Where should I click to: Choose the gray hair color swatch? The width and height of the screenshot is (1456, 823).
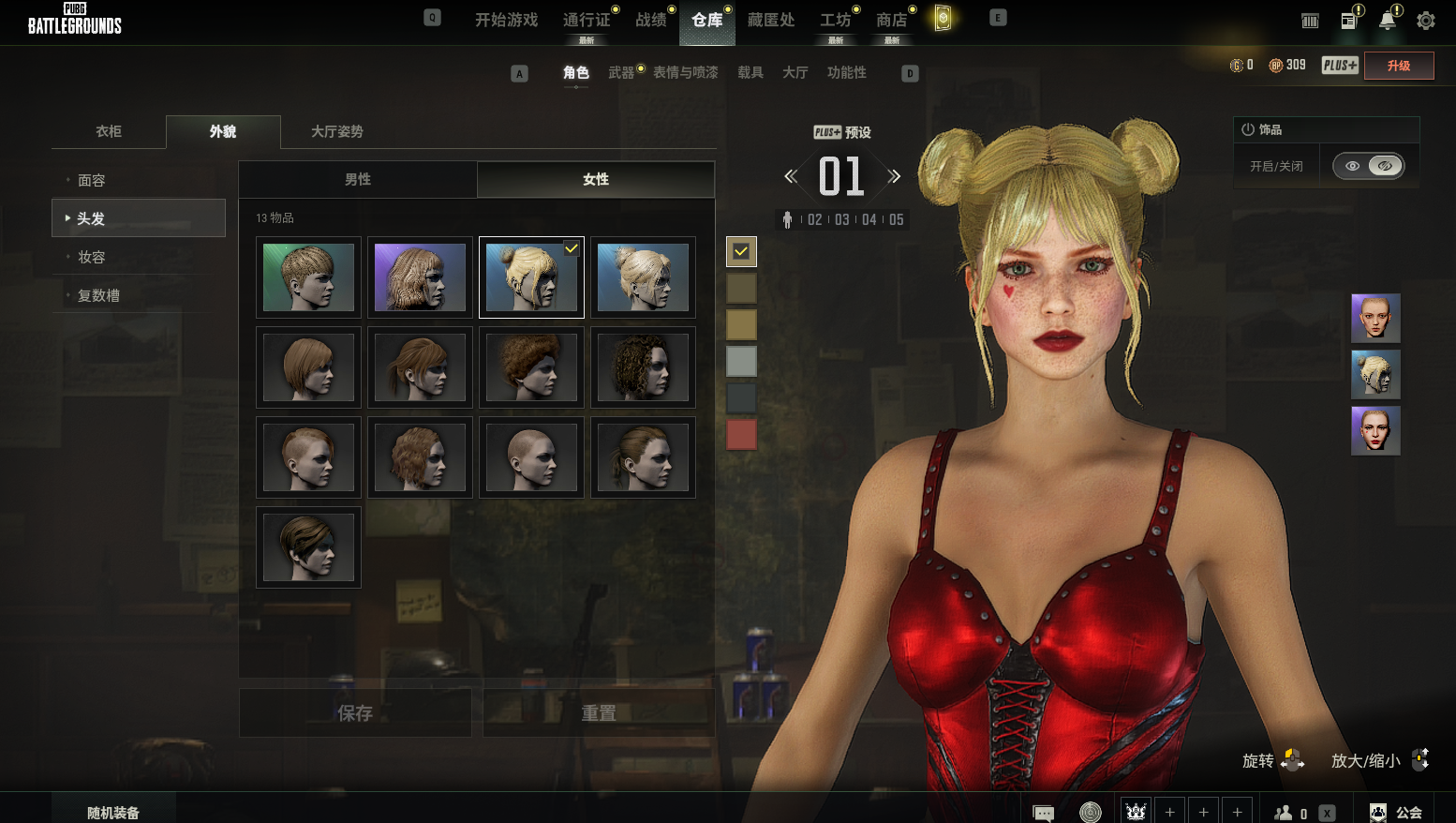click(x=741, y=361)
